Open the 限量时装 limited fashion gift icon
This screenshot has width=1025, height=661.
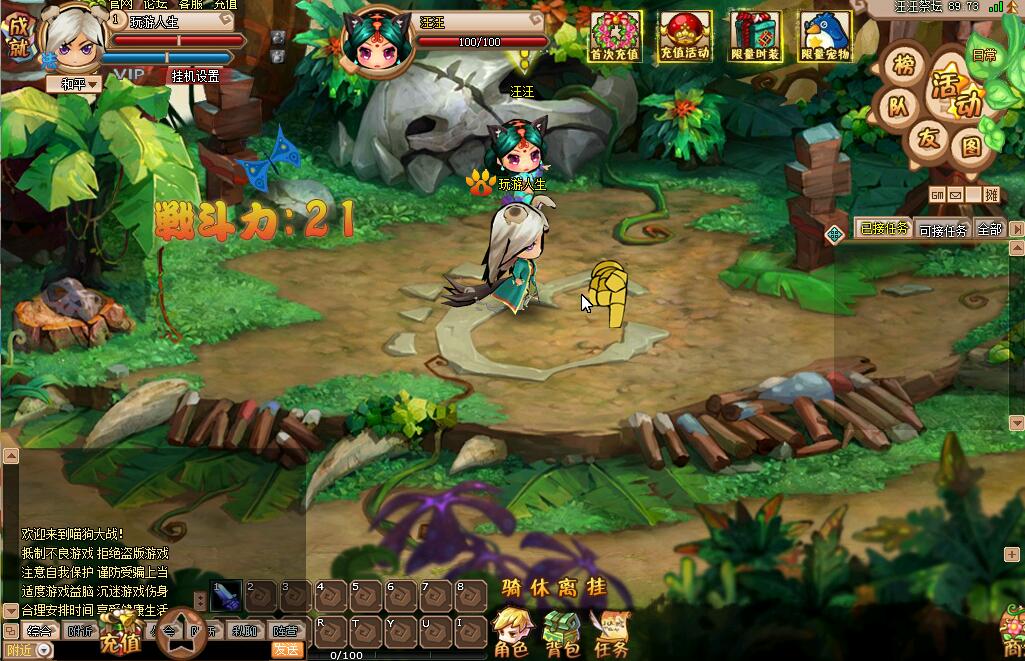point(755,37)
